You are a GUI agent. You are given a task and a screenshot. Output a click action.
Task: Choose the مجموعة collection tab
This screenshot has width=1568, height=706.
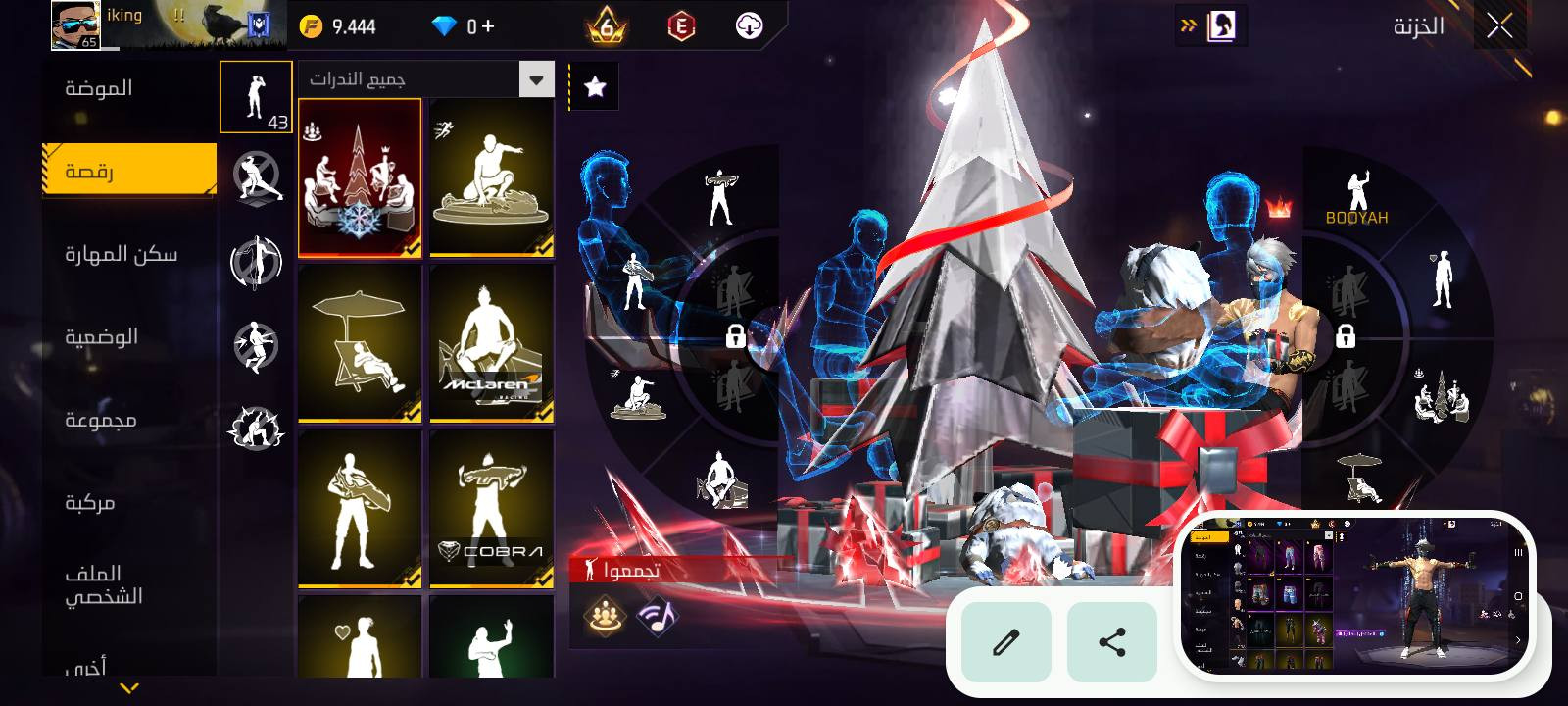point(101,420)
